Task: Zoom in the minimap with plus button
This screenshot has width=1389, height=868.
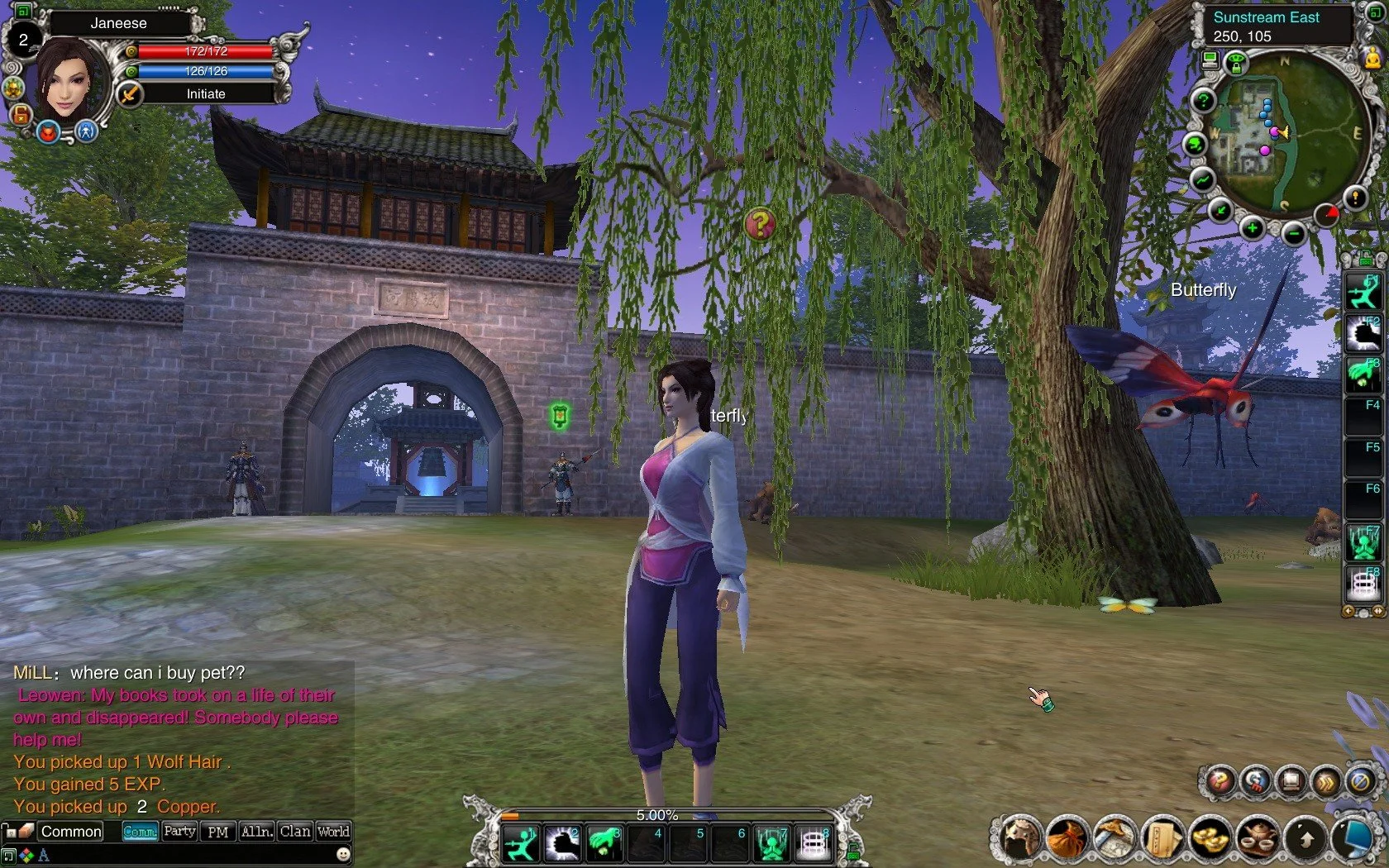Action: pos(1252,227)
